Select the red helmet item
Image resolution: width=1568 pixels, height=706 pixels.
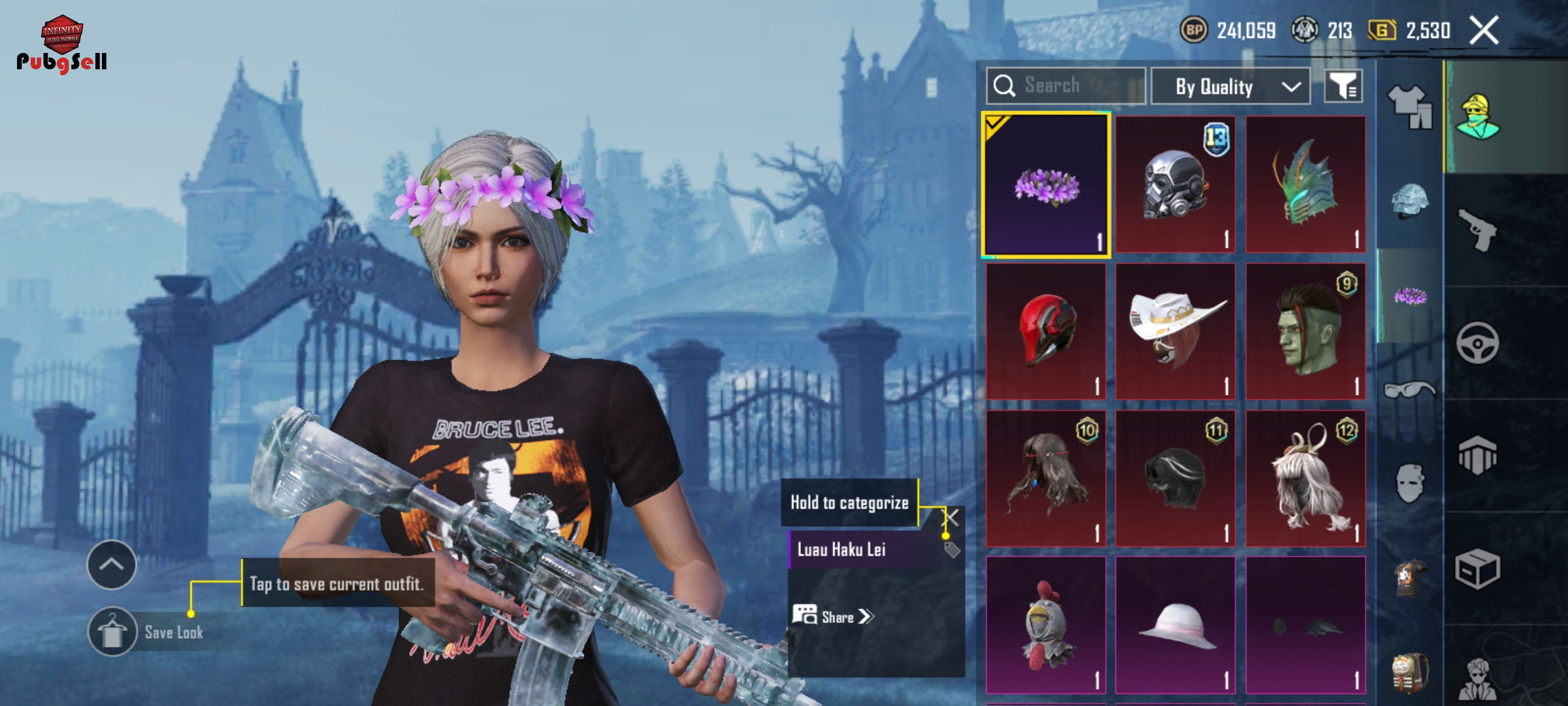1046,331
